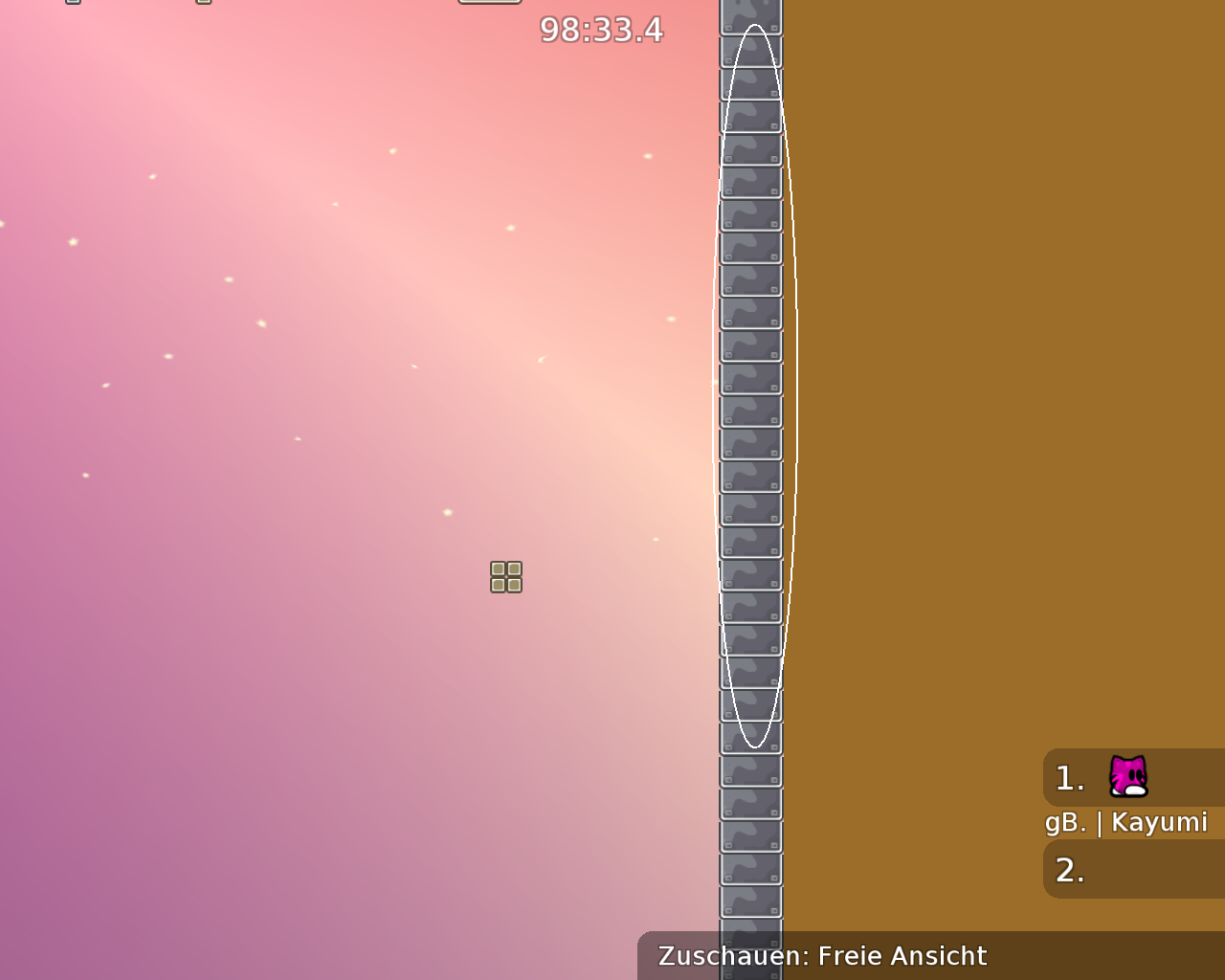This screenshot has width=1225, height=980.
Task: Select the small checkered switch tile icon
Action: (x=505, y=575)
